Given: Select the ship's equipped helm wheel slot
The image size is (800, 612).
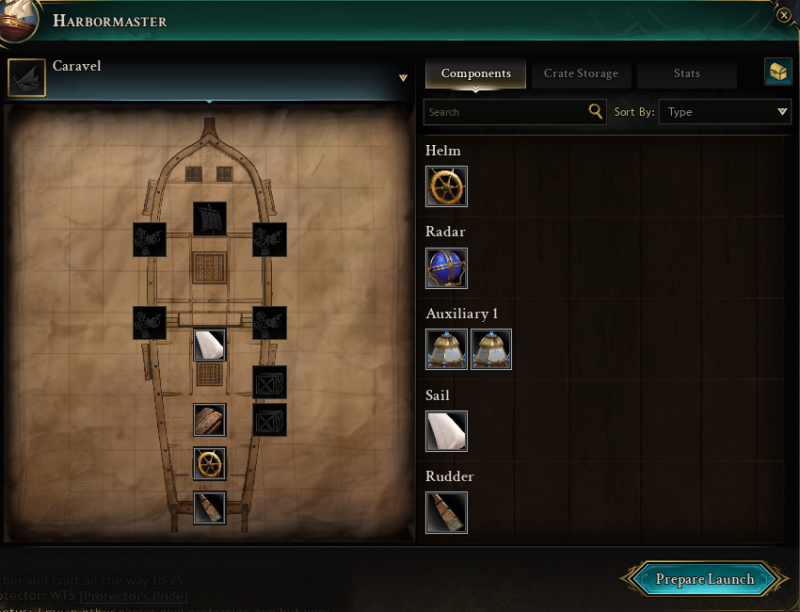Looking at the screenshot, I should tap(209, 464).
